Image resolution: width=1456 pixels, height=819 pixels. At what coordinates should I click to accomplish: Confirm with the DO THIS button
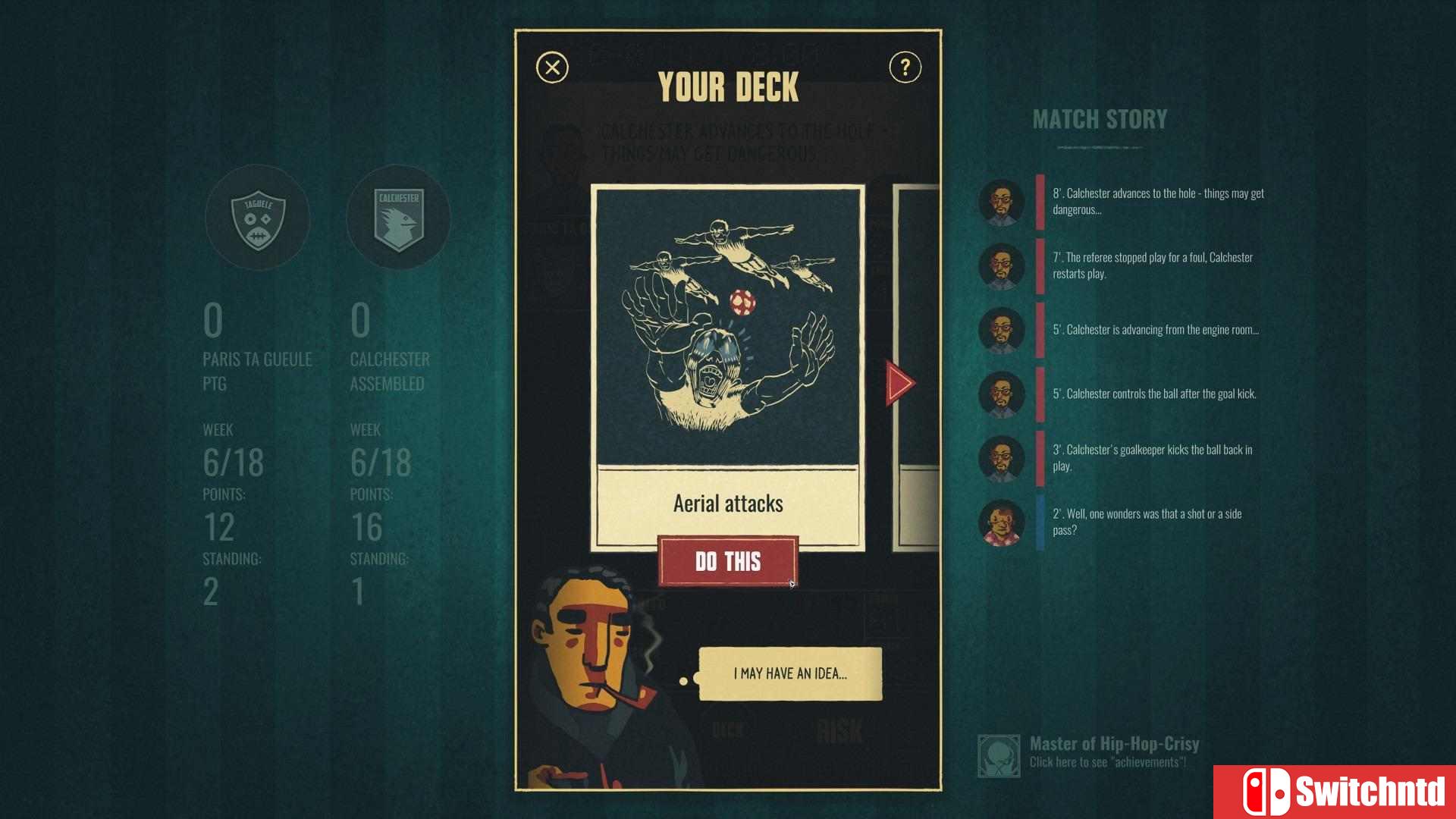[x=727, y=561]
